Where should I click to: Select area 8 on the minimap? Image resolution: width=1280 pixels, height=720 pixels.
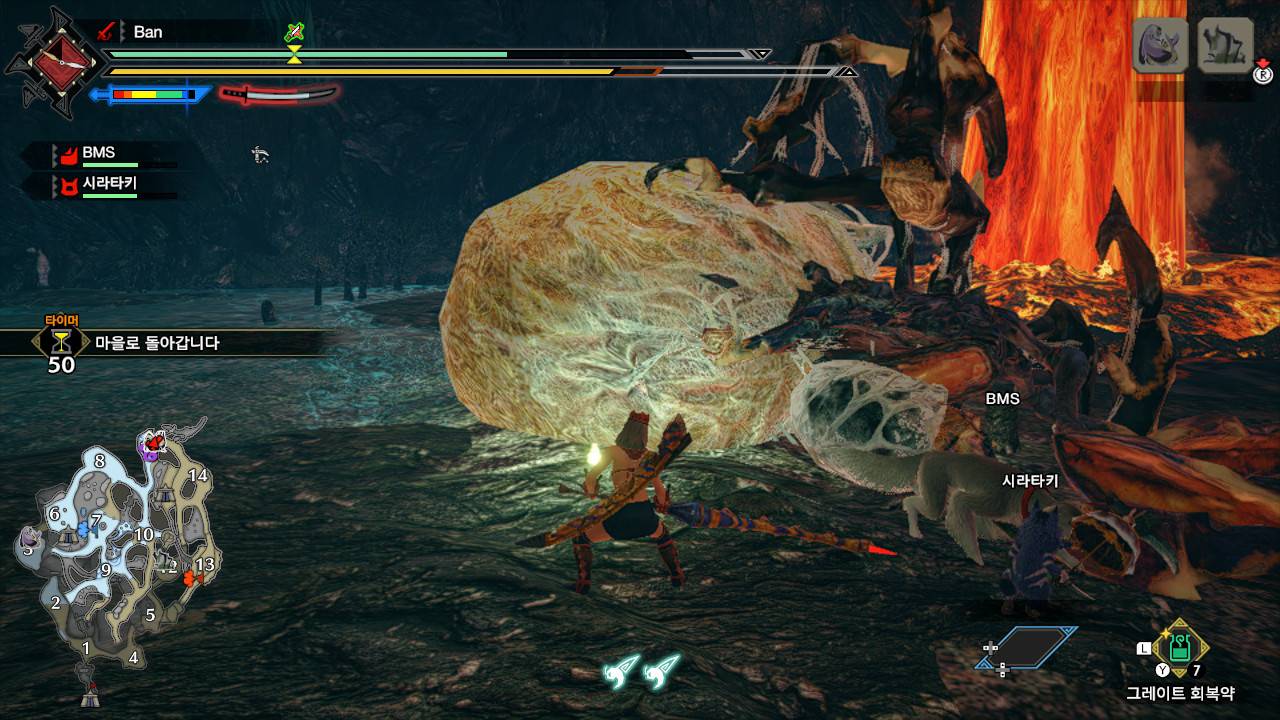(x=99, y=461)
